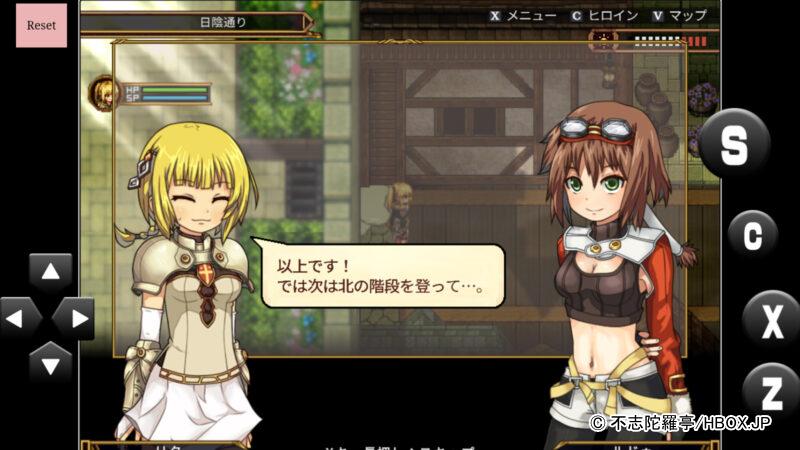
Task: Tap the left arrow on the d-pad
Action: [19, 318]
